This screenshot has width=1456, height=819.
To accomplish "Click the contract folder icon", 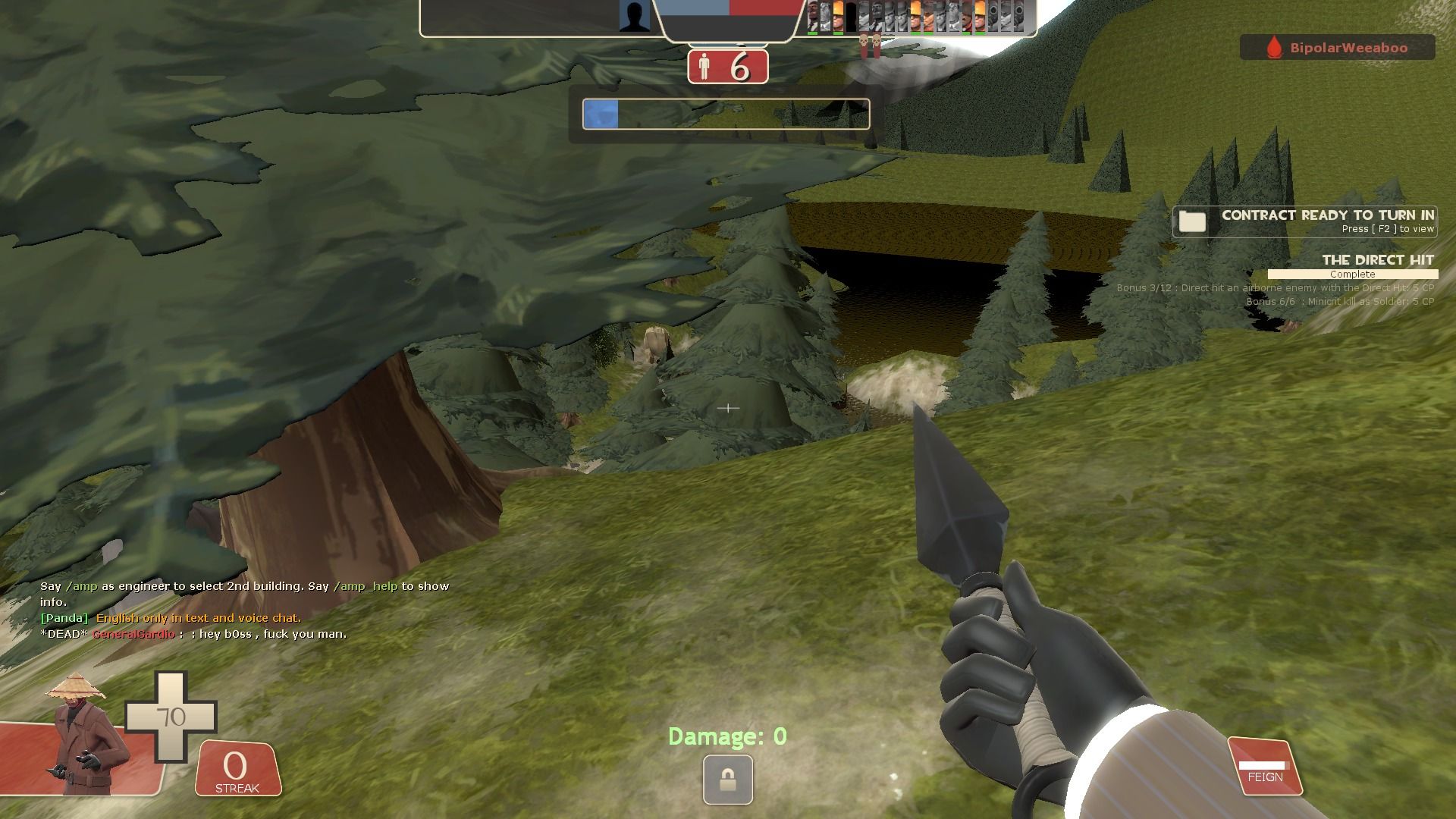I will [1192, 221].
